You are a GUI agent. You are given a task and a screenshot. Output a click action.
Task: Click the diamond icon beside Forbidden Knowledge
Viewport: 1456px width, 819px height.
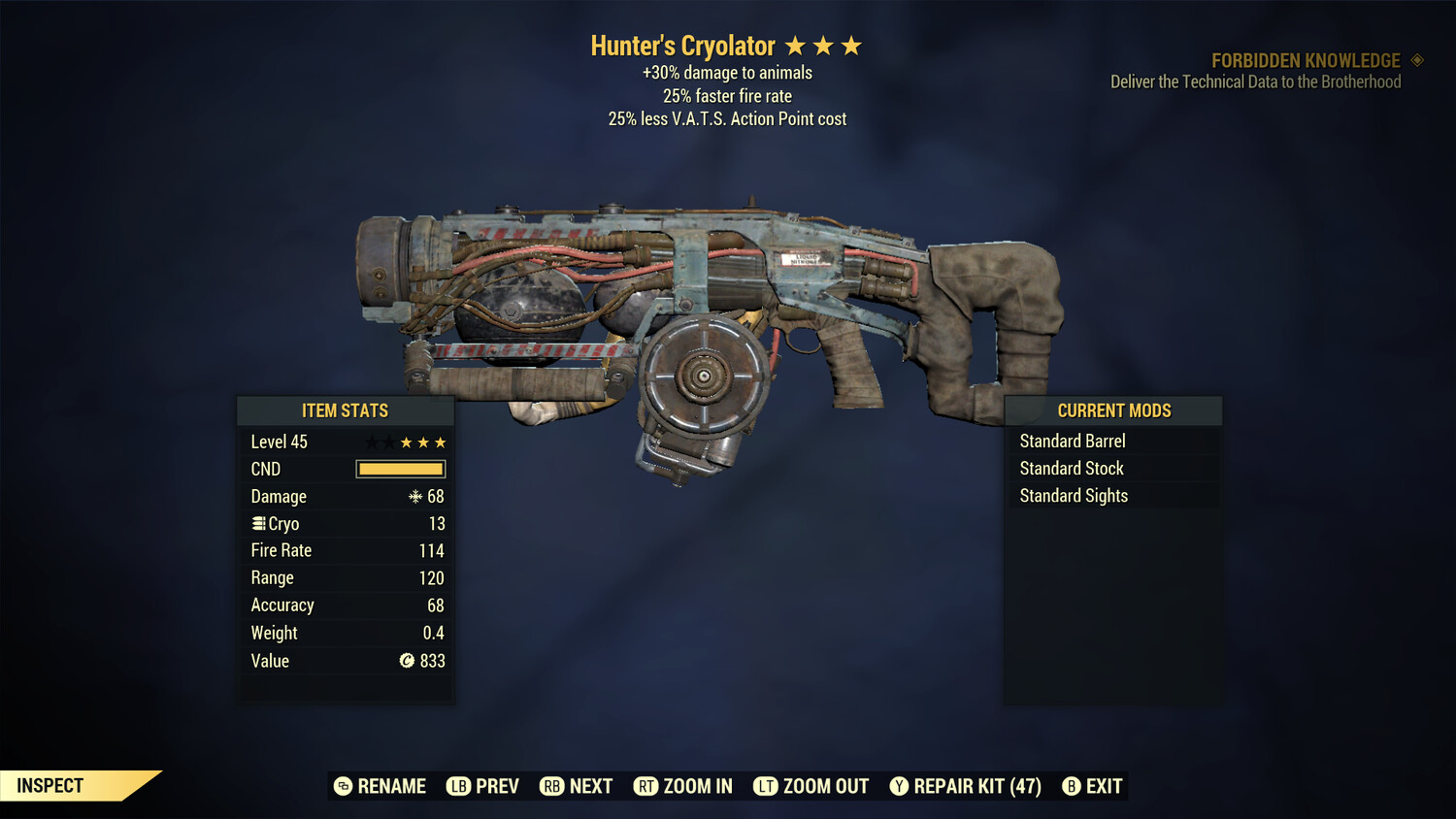[x=1416, y=60]
